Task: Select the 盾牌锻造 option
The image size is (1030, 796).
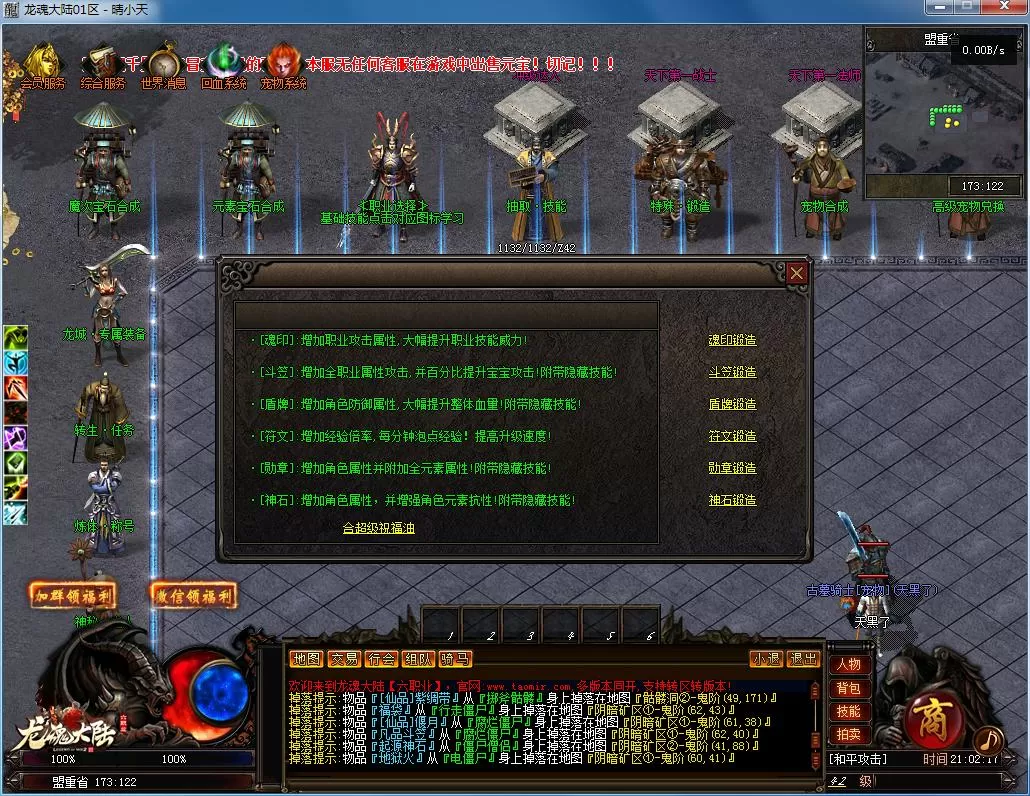Action: click(732, 404)
